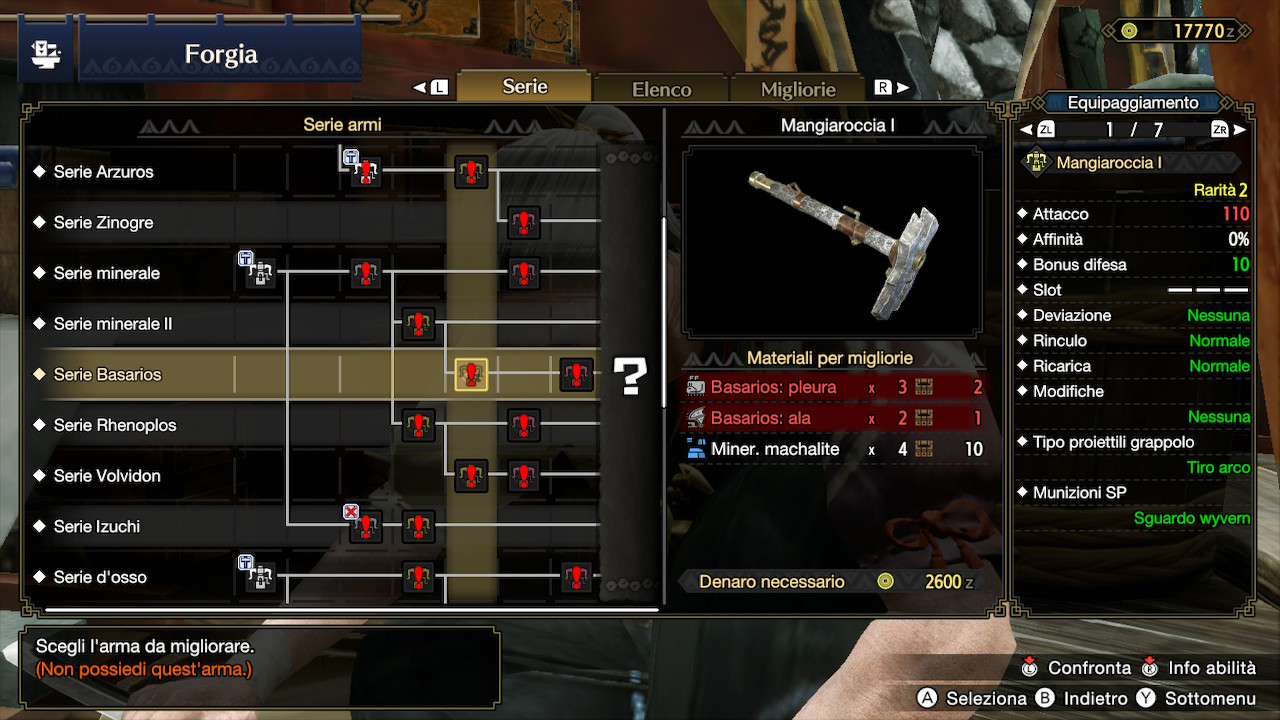Select the Serie Zinogre hammer node
Image resolution: width=1280 pixels, height=720 pixels.
524,222
